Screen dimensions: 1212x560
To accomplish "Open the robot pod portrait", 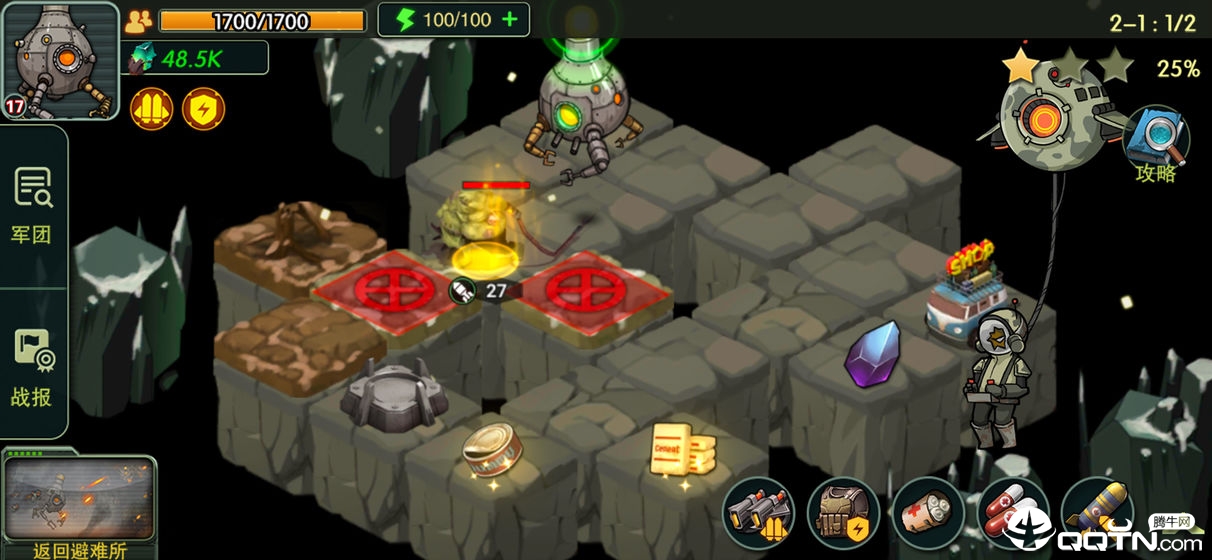I will click(60, 58).
